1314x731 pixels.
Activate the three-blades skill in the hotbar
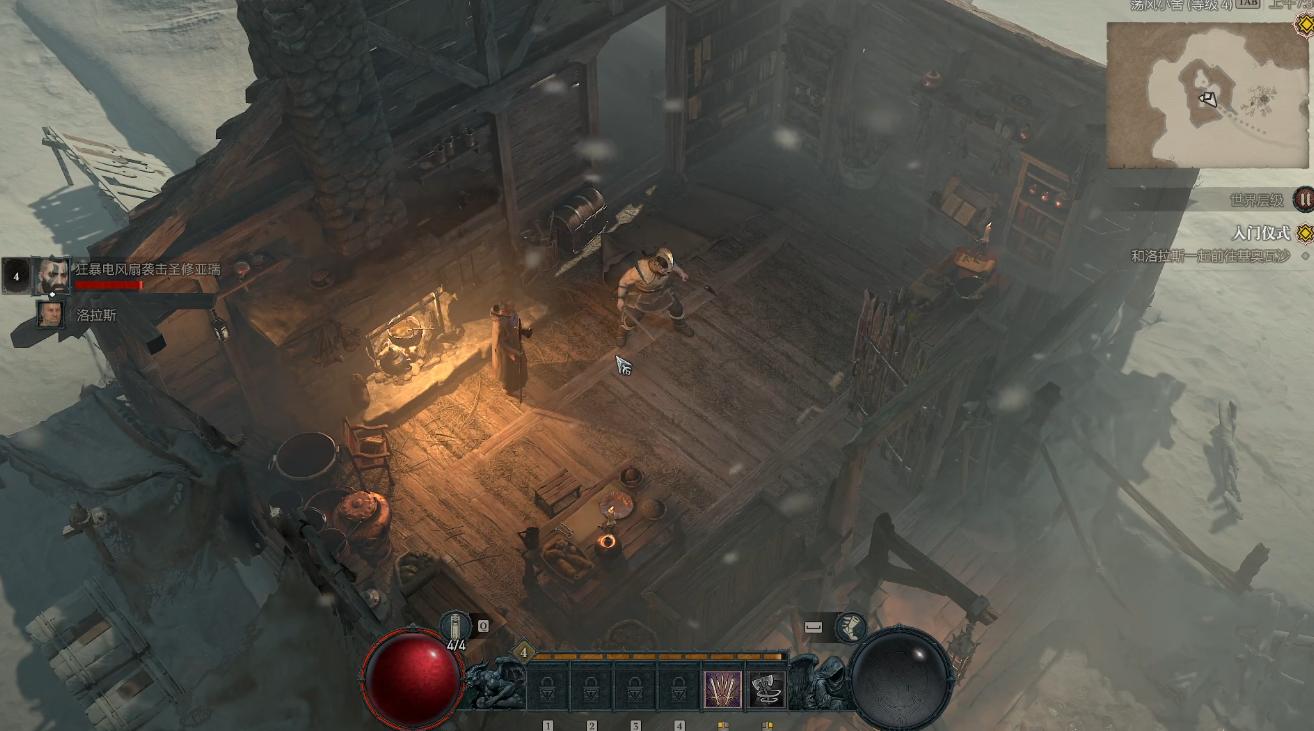coord(723,689)
